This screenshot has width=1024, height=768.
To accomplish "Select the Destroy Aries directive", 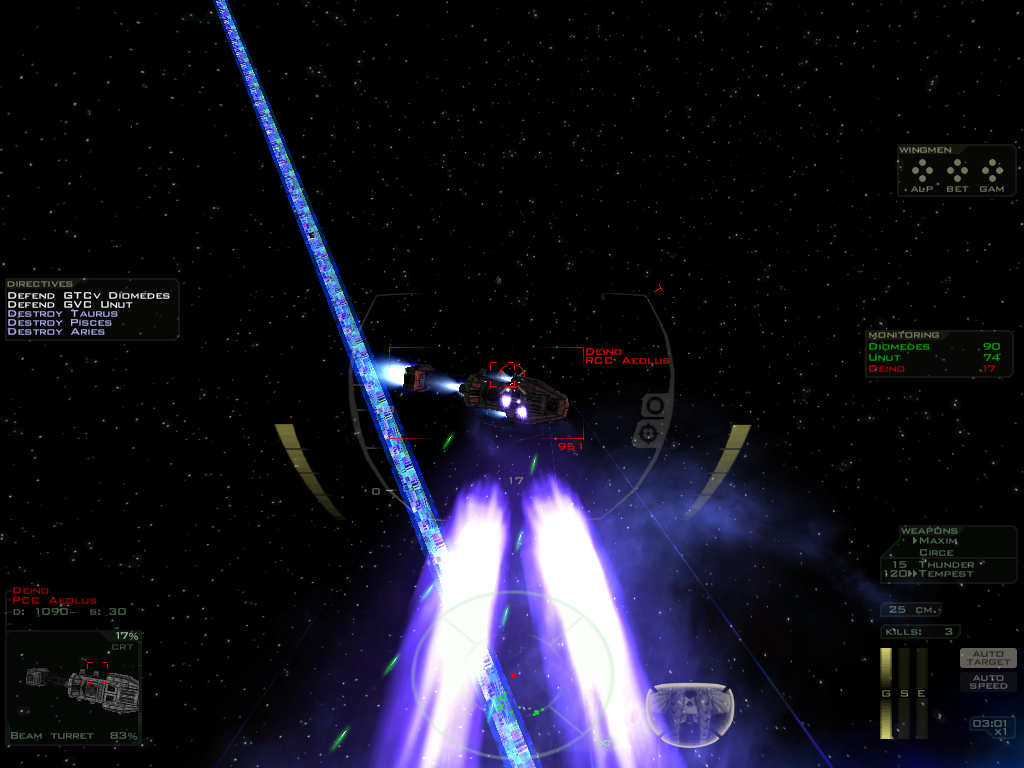I will 55,332.
